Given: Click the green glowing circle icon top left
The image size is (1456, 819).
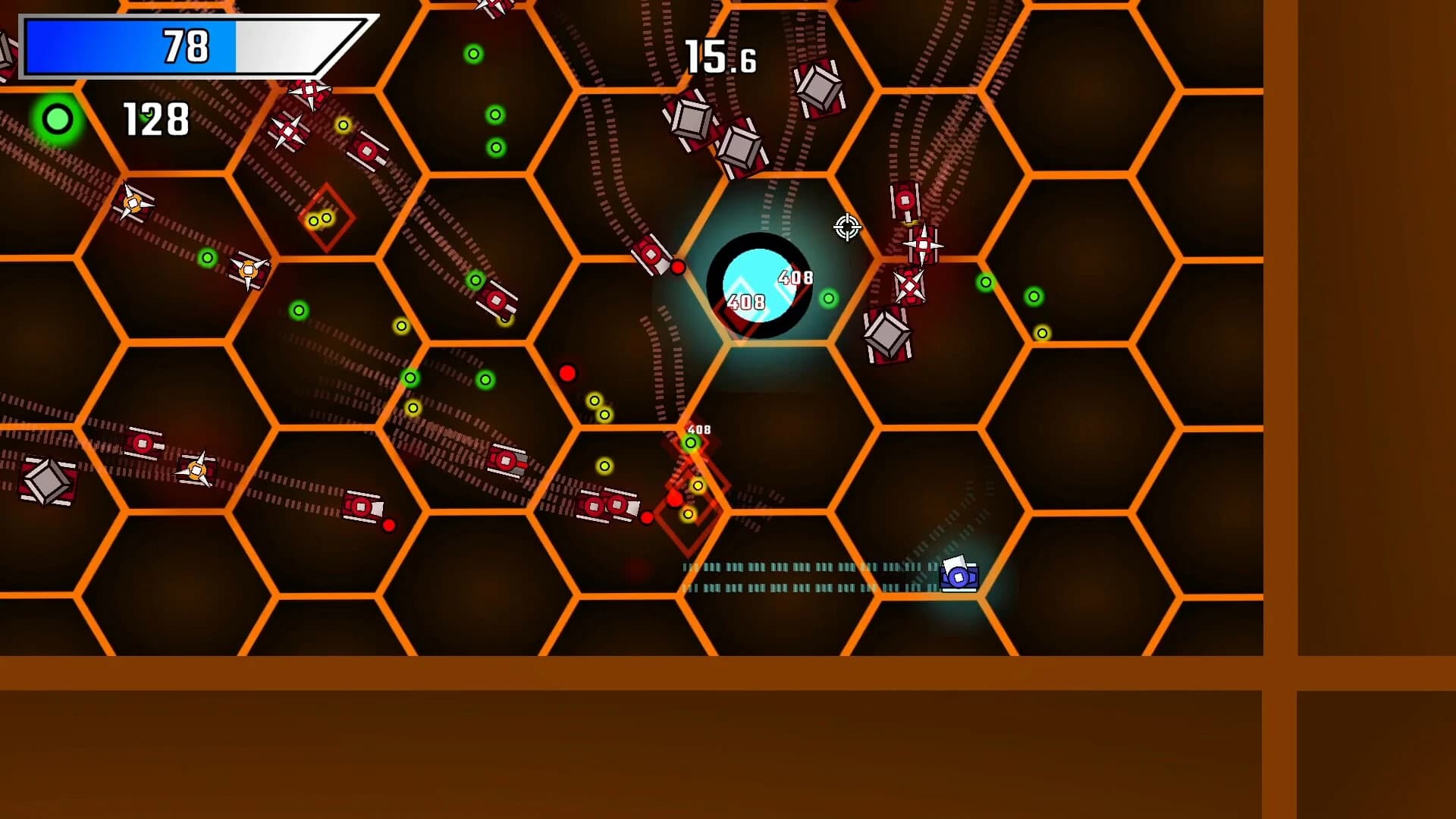Looking at the screenshot, I should (x=57, y=118).
